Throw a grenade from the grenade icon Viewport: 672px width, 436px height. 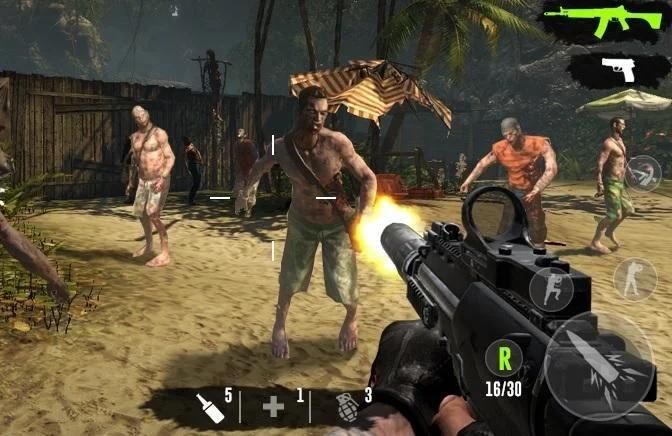[347, 406]
